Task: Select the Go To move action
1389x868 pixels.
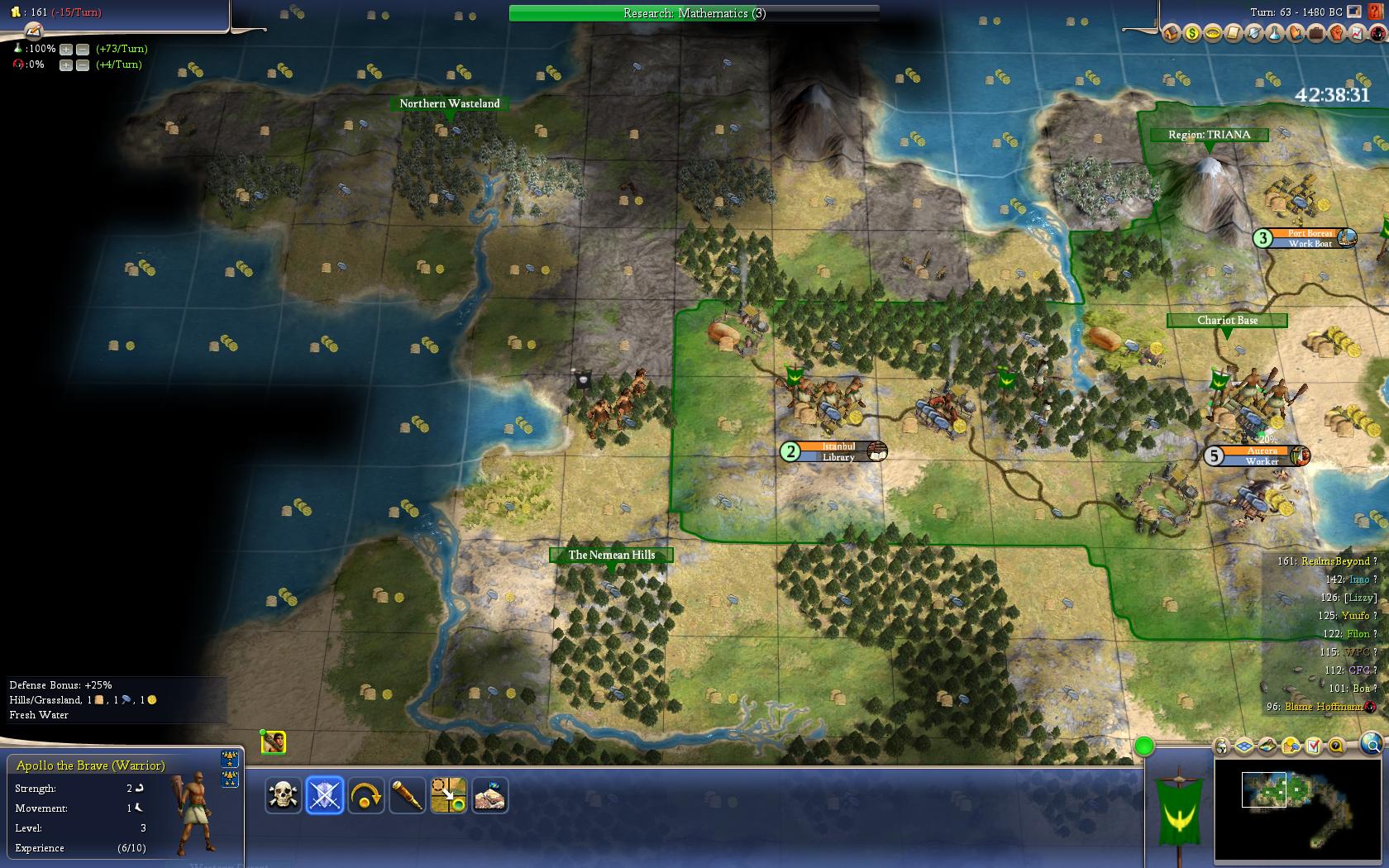Action: [448, 795]
